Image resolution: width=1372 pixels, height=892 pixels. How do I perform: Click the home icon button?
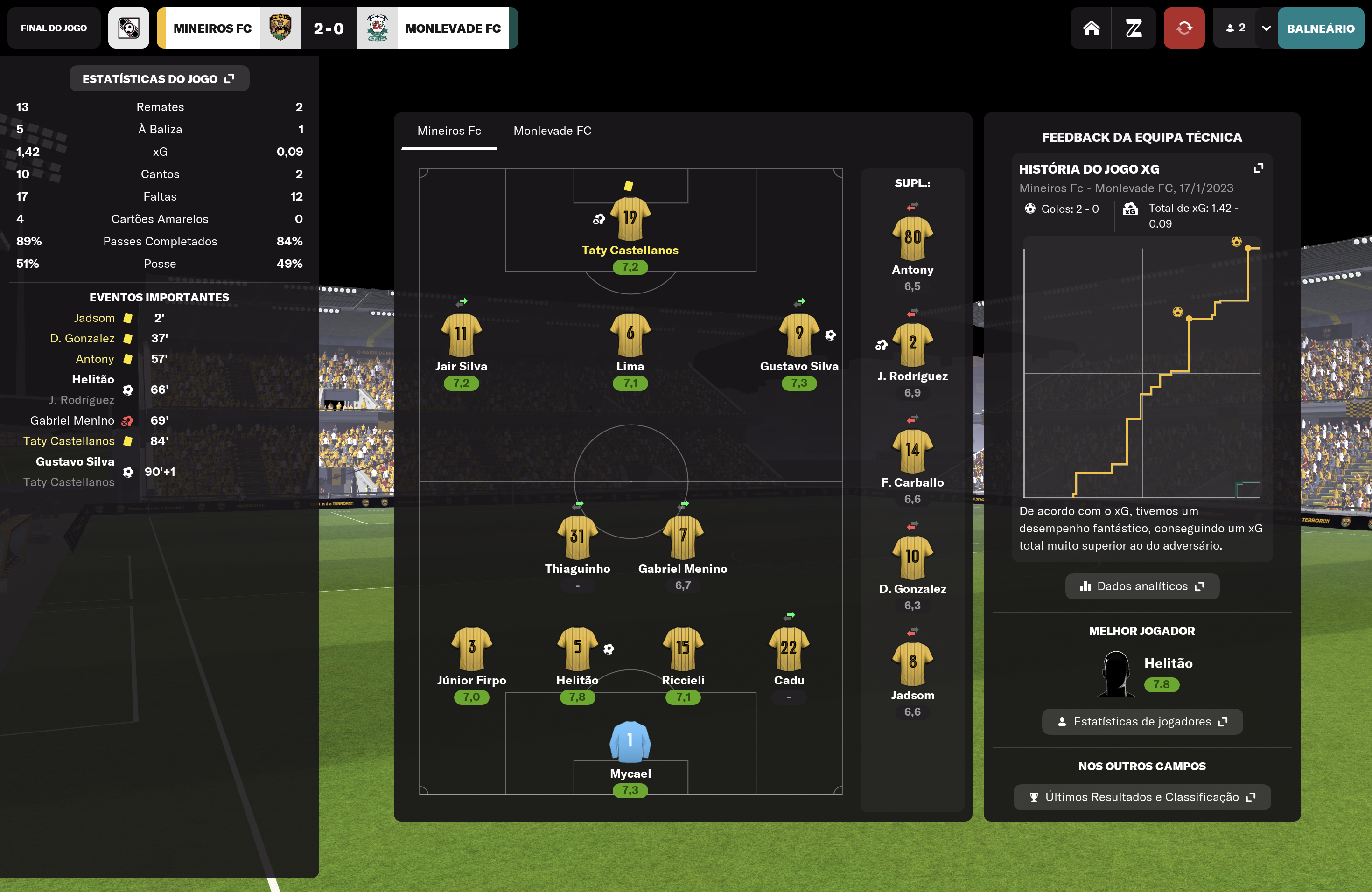[1091, 28]
